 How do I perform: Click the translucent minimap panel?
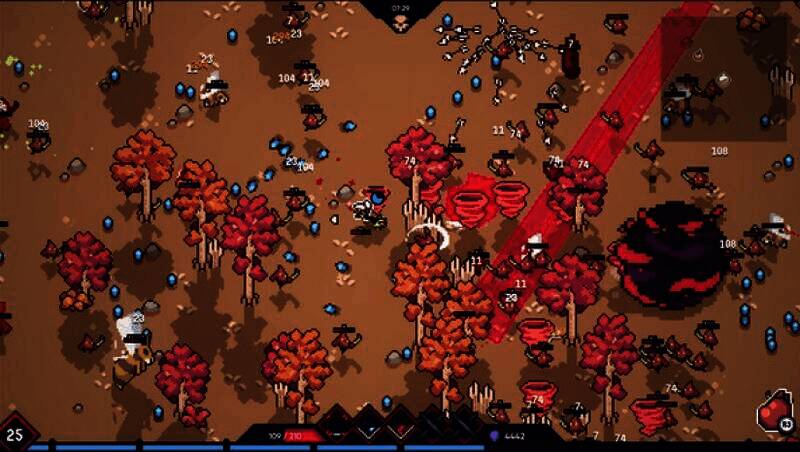point(723,78)
